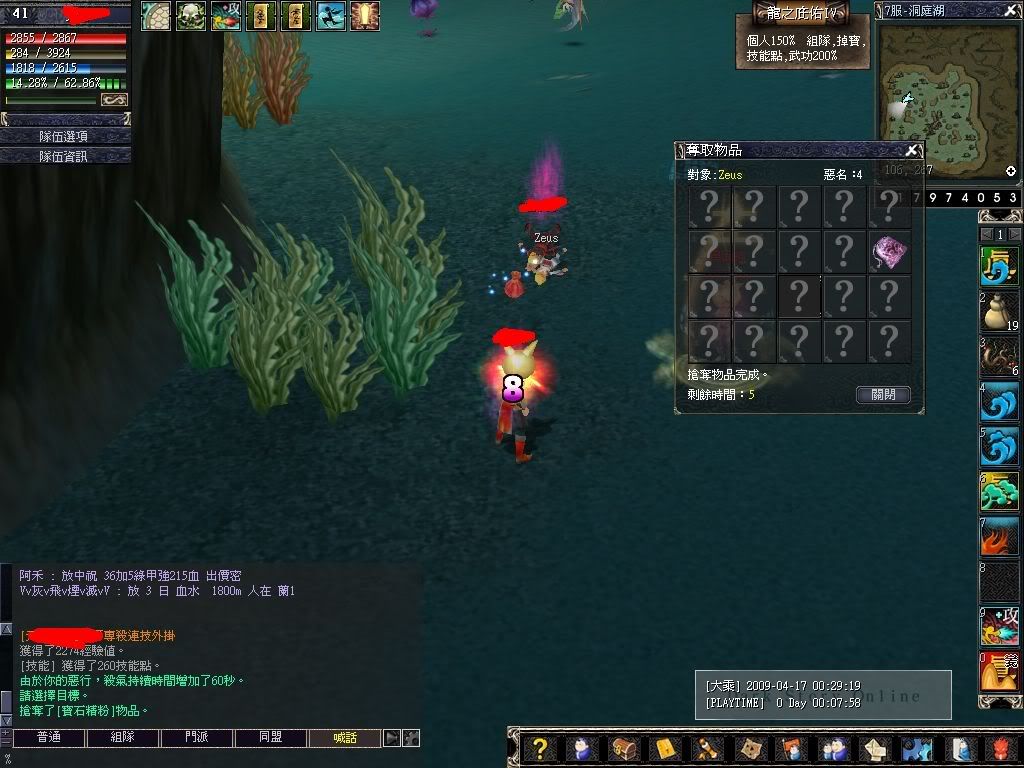Open the 隊伍選項 party options
Screen dimensions: 1024x768
(x=65, y=136)
